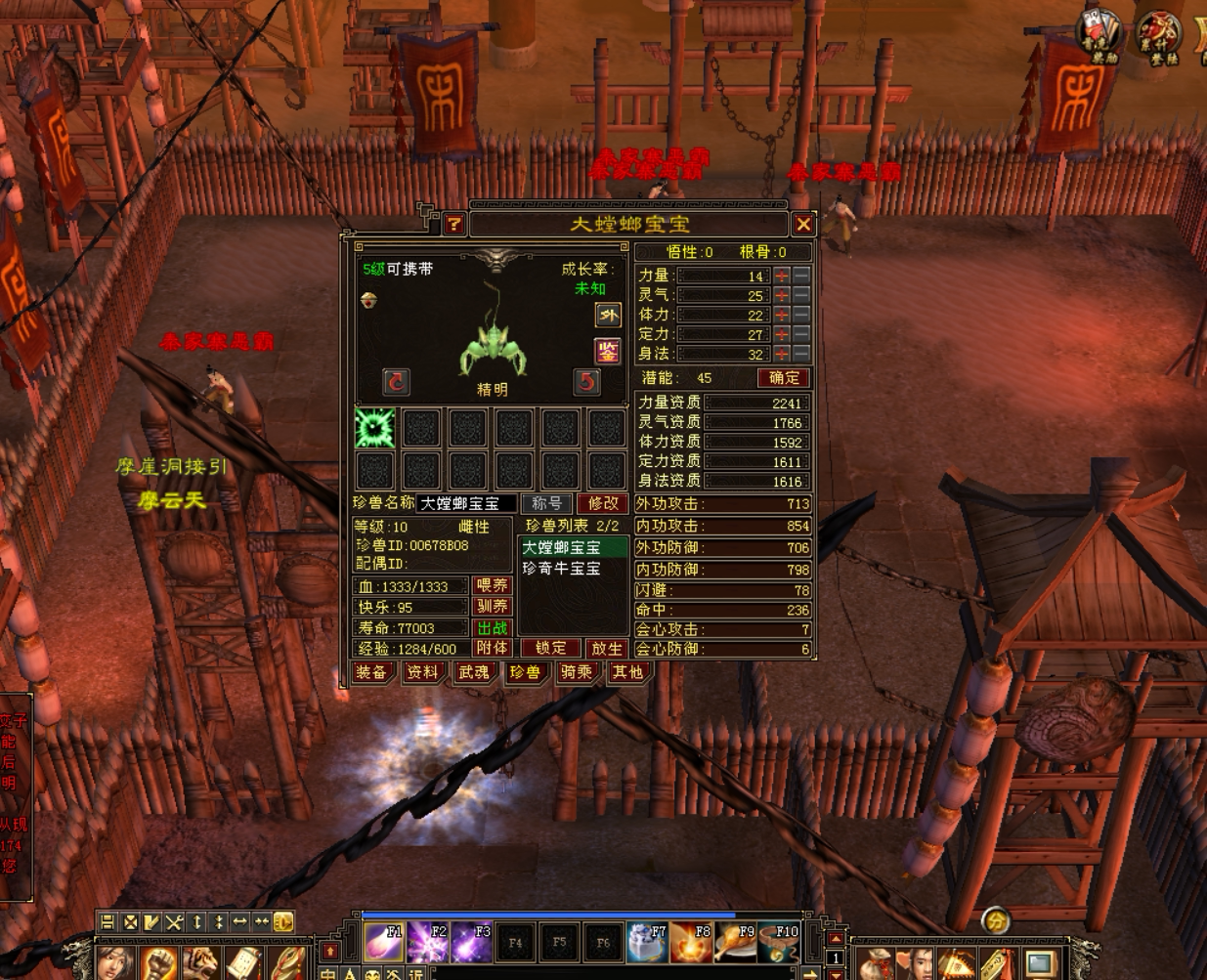Click the 修改 rename button
The image size is (1207, 980).
pos(603,503)
